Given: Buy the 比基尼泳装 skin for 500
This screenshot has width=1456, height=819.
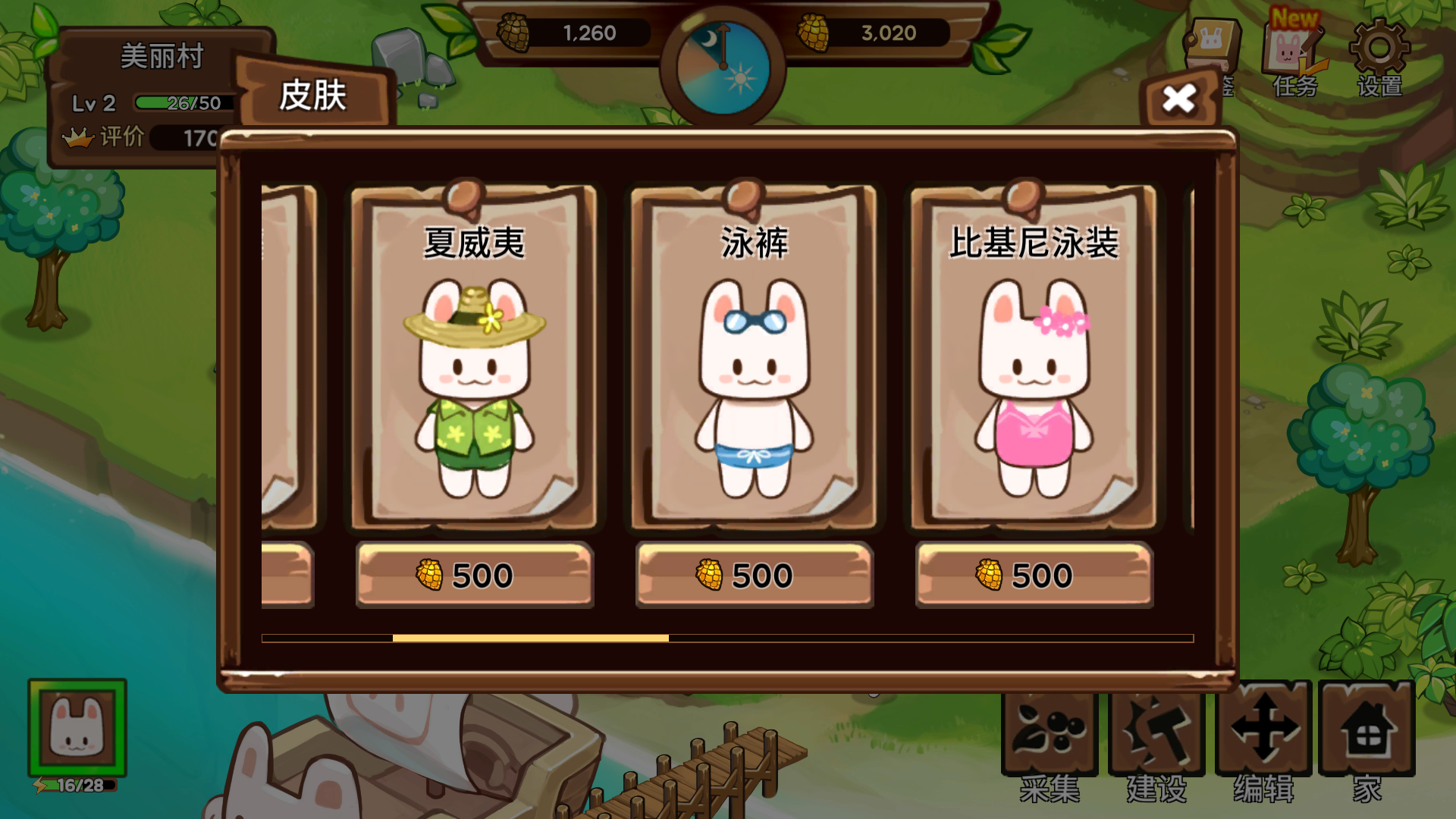Looking at the screenshot, I should [x=1034, y=576].
